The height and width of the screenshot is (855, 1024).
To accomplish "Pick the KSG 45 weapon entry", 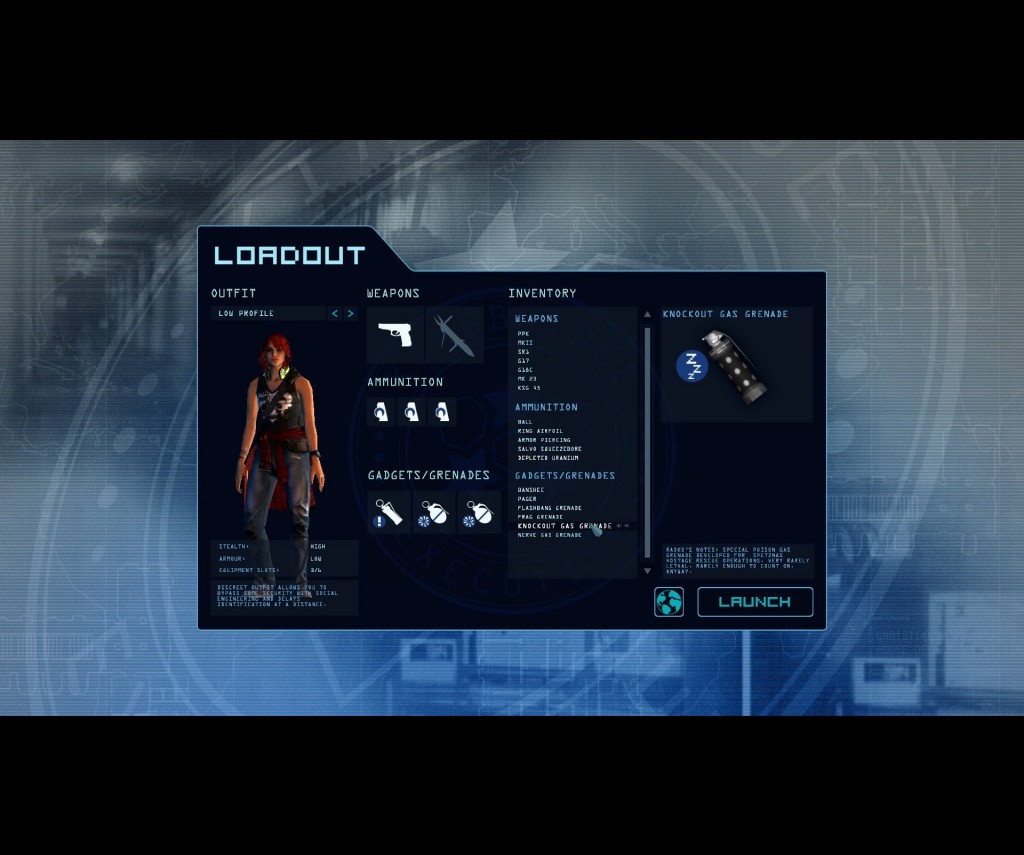I will coord(528,388).
